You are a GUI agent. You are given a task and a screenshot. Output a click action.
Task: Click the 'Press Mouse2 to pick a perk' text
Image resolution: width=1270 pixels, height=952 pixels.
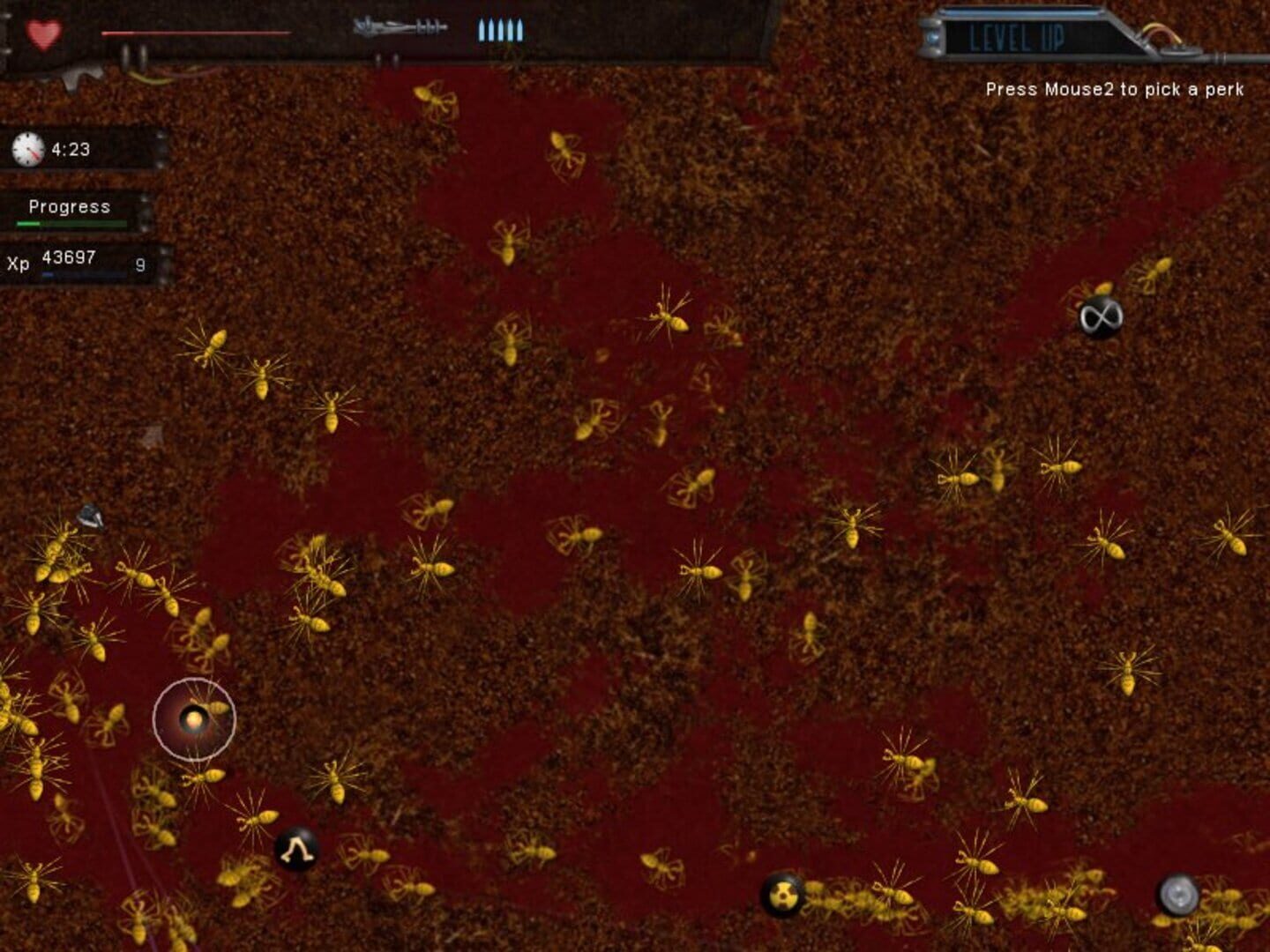1114,90
